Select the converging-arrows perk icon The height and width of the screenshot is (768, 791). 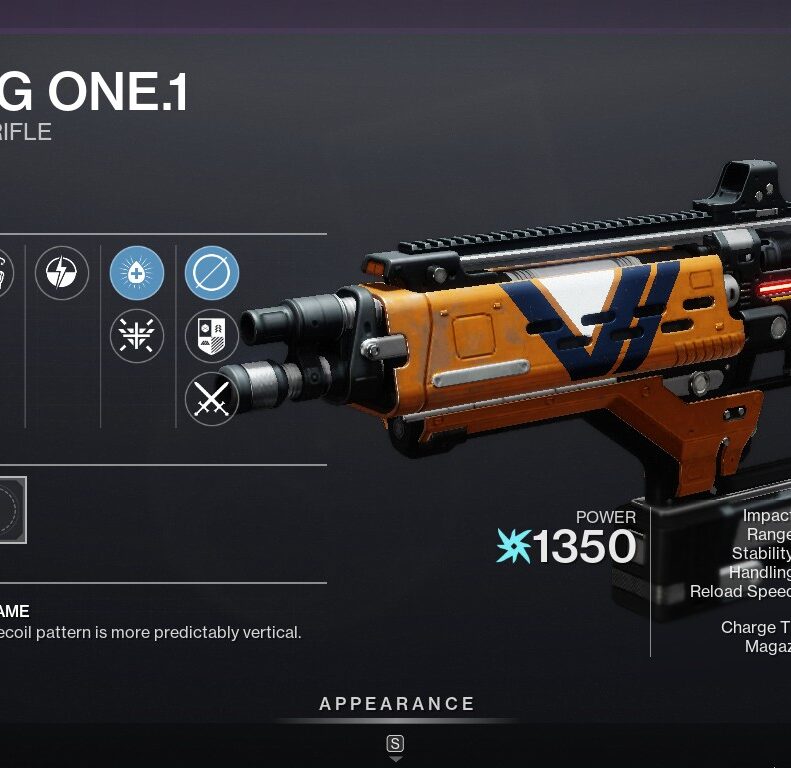pyautogui.click(x=137, y=336)
